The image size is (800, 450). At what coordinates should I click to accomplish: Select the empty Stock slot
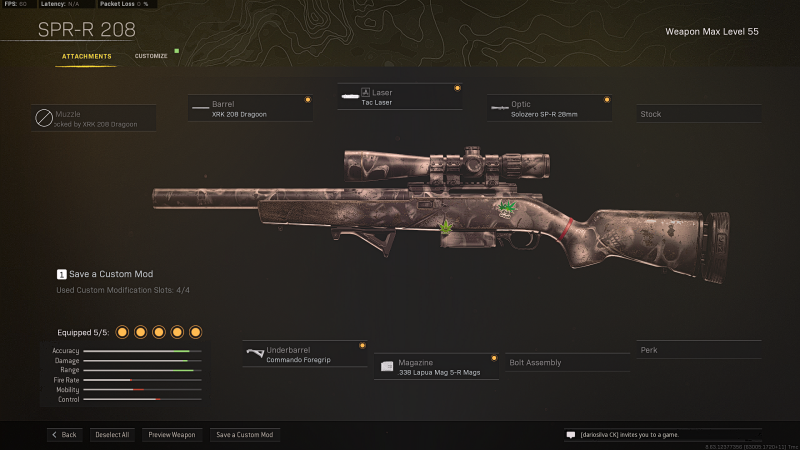697,114
